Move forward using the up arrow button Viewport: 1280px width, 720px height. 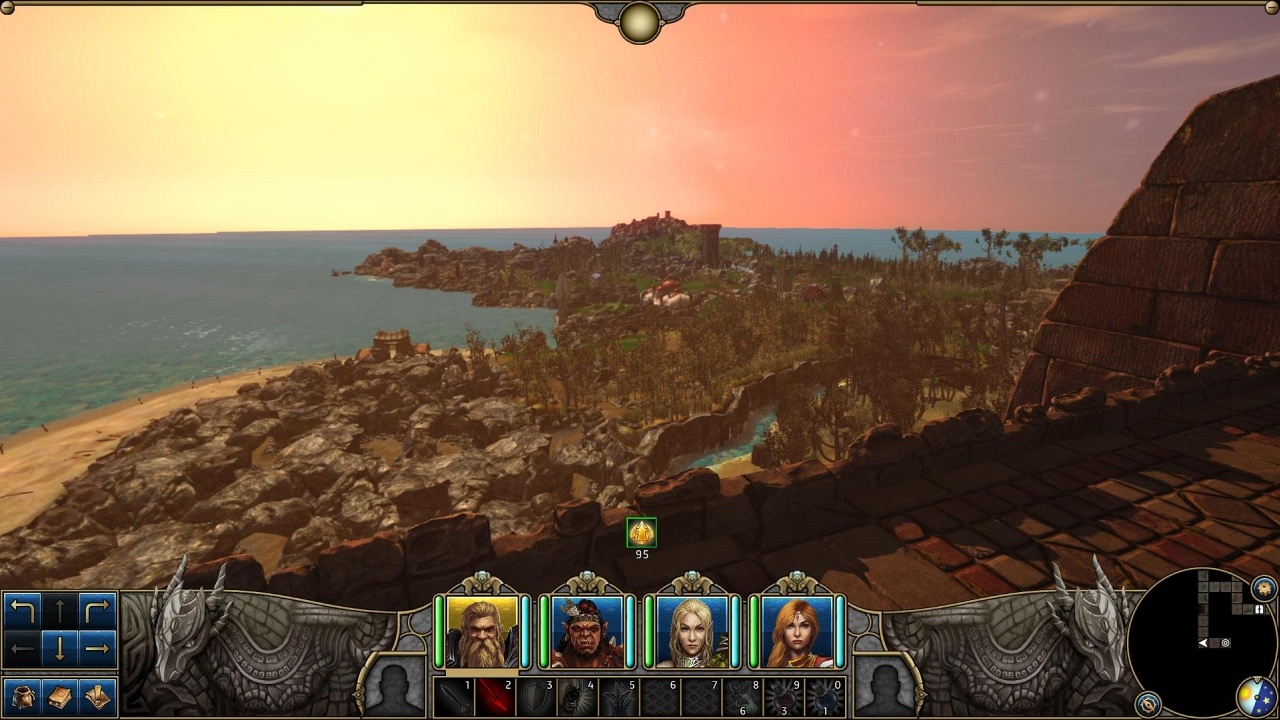point(60,611)
